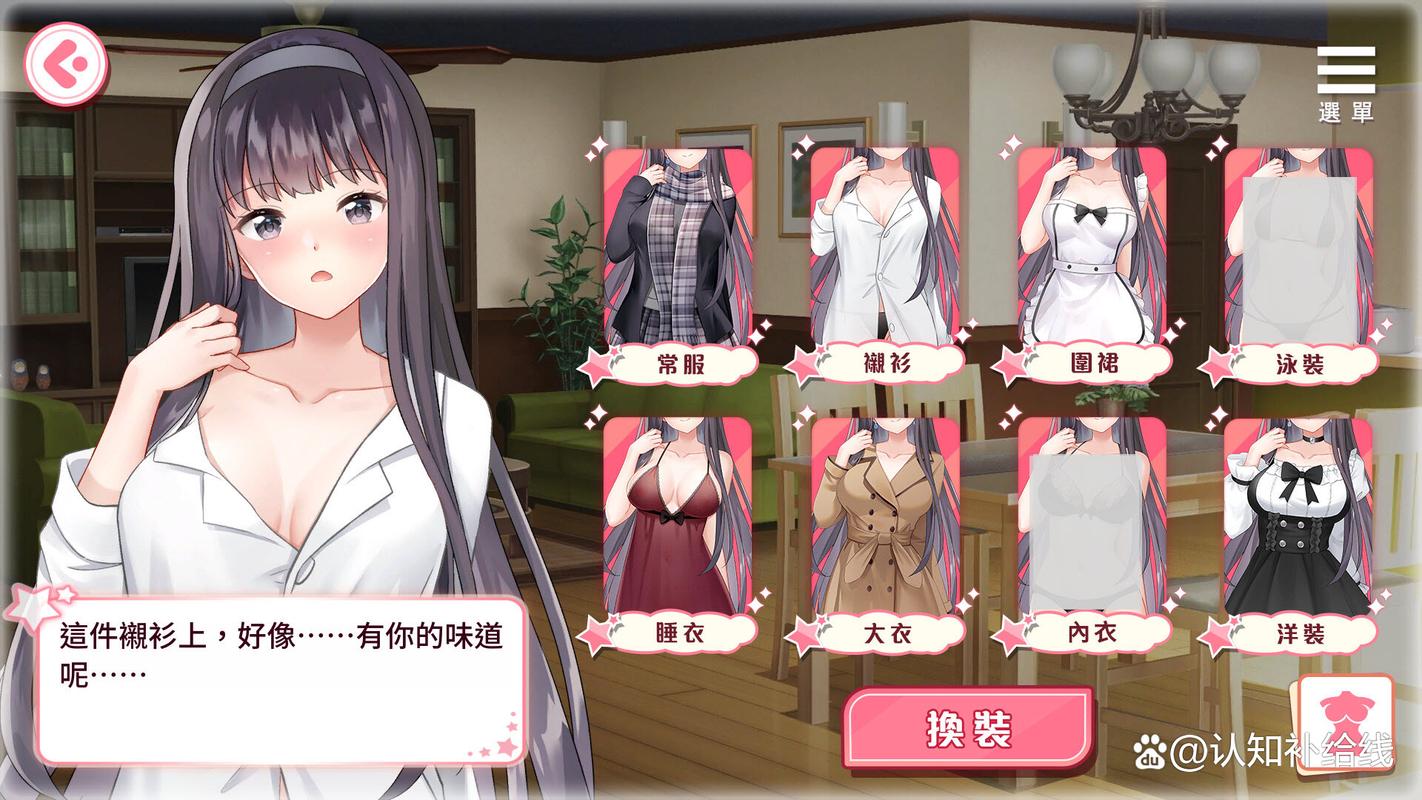Tap the pink back arrow icon
Image resolution: width=1422 pixels, height=800 pixels.
coord(66,62)
